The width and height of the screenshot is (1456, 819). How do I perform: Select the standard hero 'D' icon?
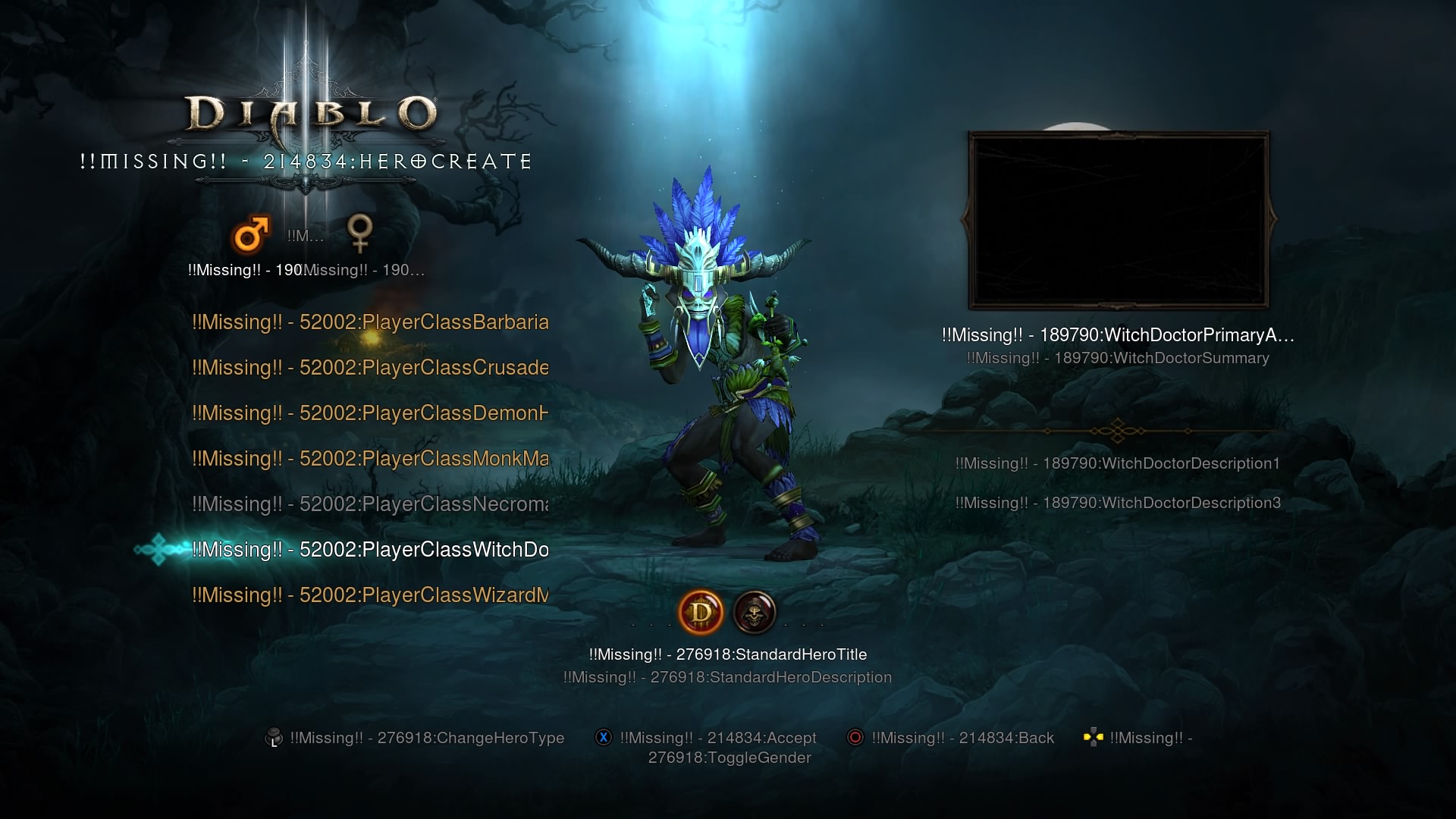tap(701, 613)
